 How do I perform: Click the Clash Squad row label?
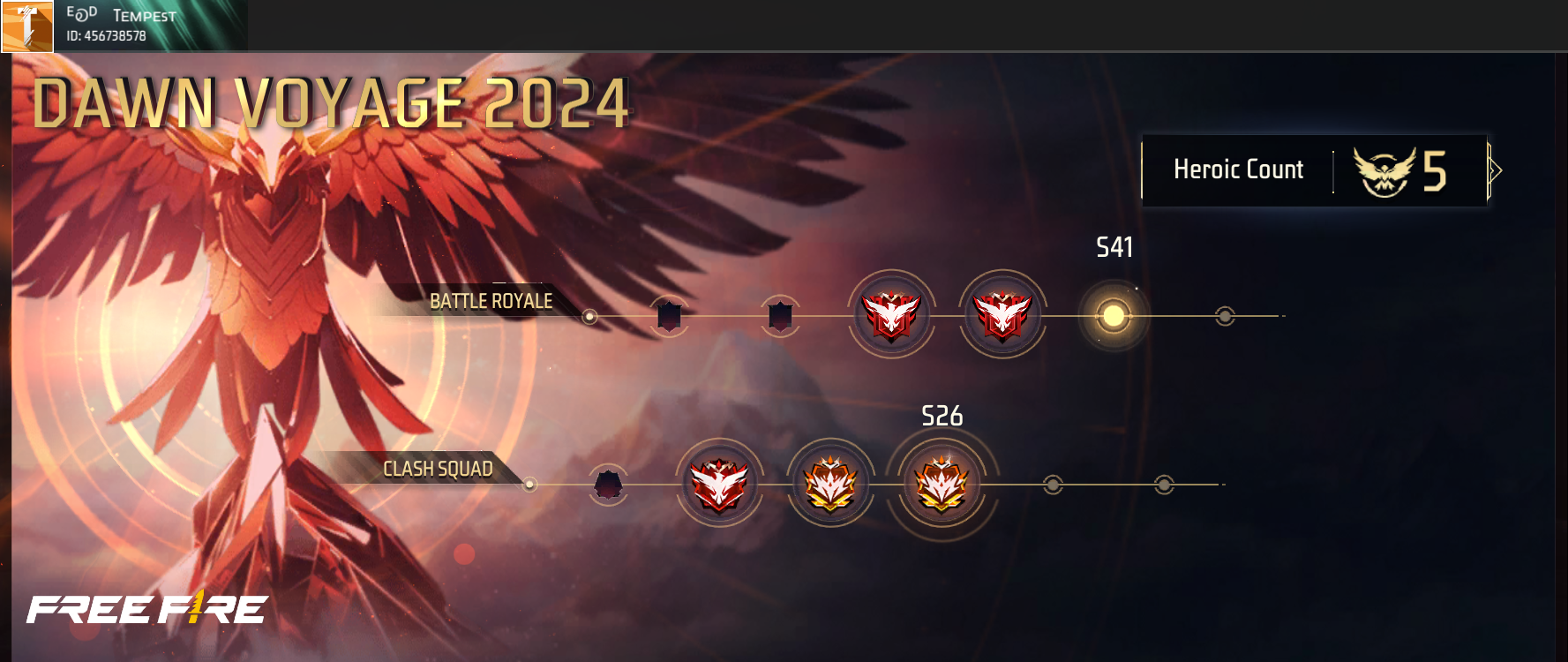(438, 469)
